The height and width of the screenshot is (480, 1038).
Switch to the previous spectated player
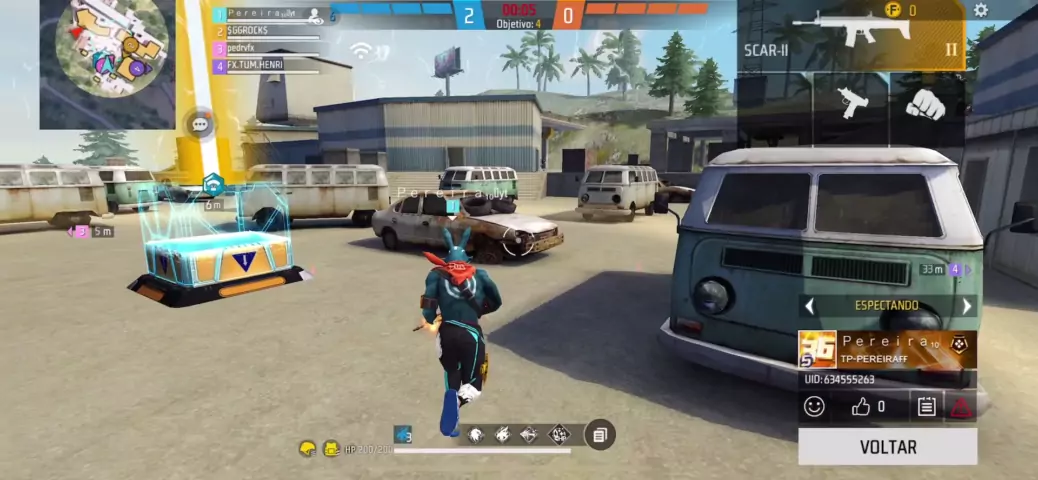tap(810, 306)
